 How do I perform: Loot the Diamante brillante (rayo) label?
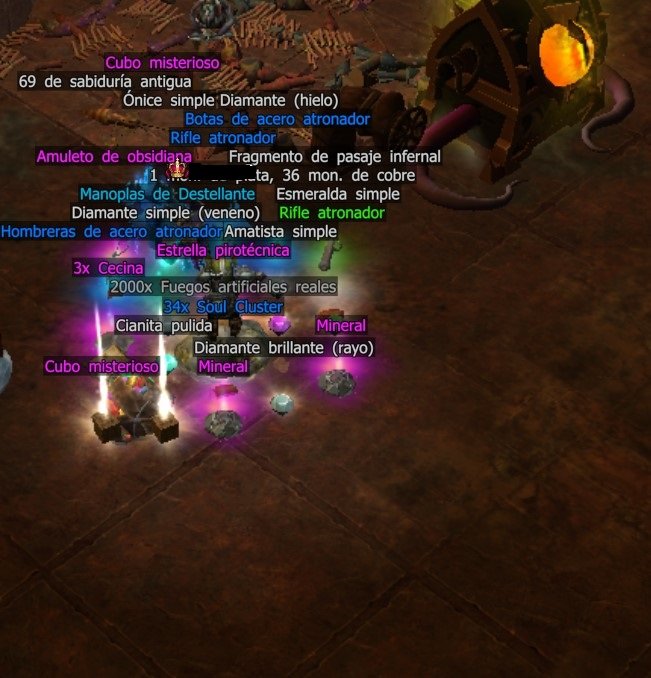point(284,348)
